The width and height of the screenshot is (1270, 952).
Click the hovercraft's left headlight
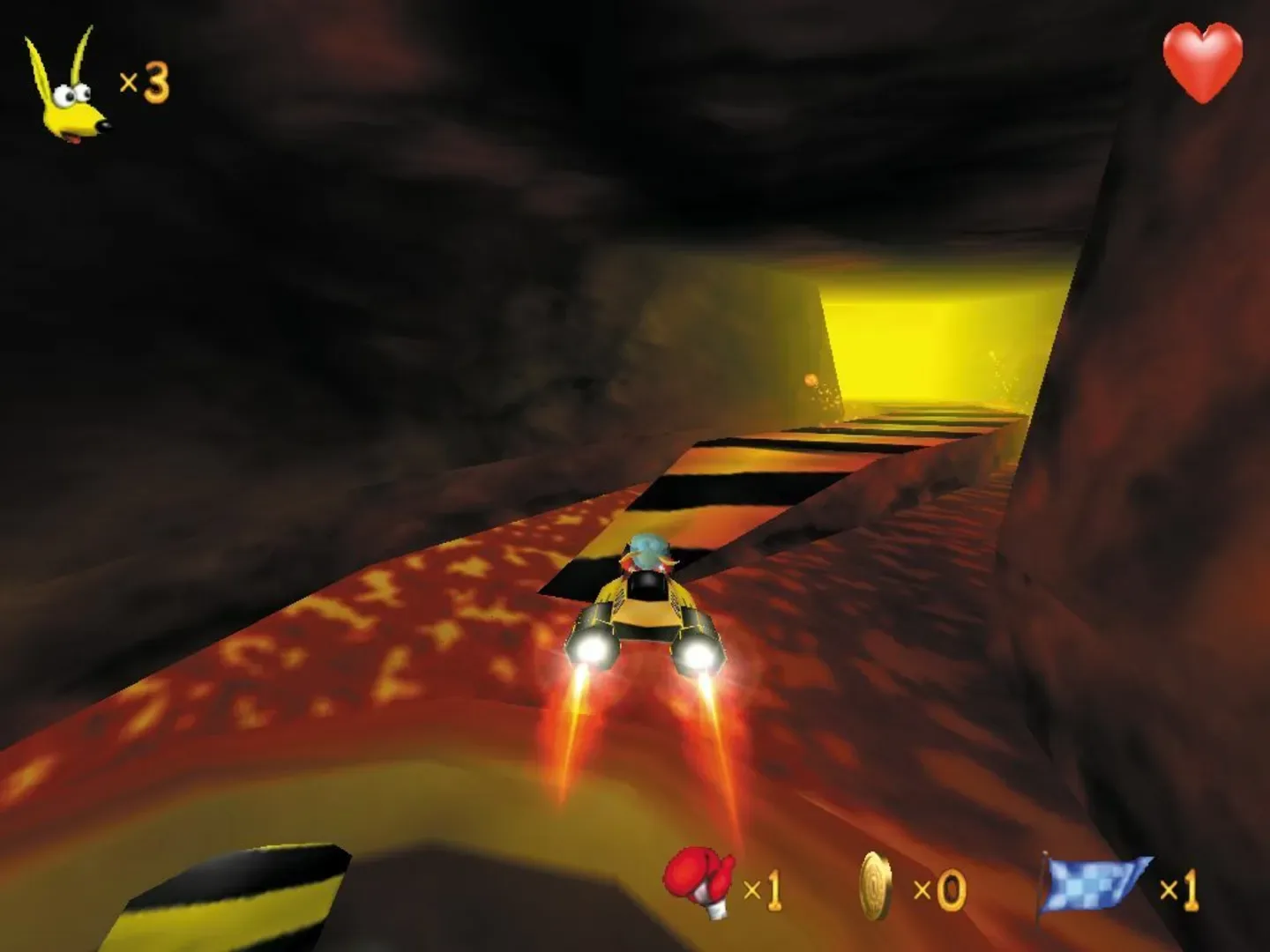(593, 650)
